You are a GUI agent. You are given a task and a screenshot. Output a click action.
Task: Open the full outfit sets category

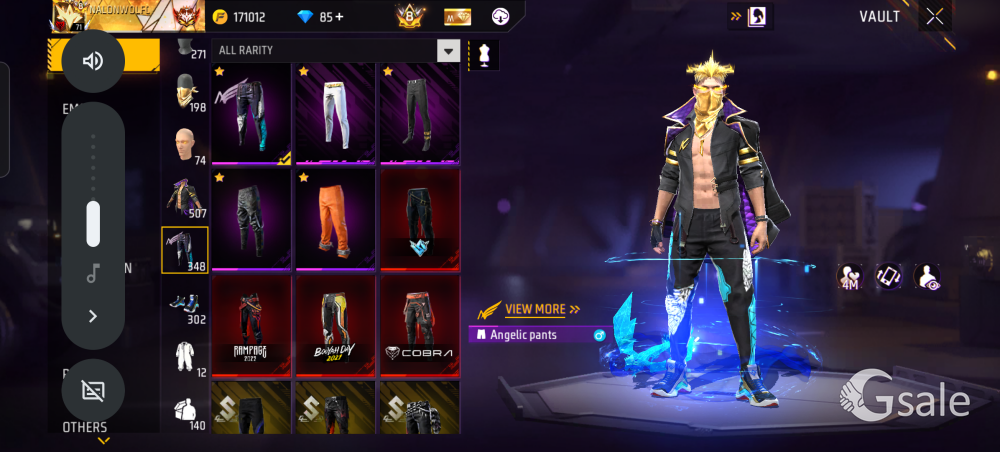(x=185, y=359)
